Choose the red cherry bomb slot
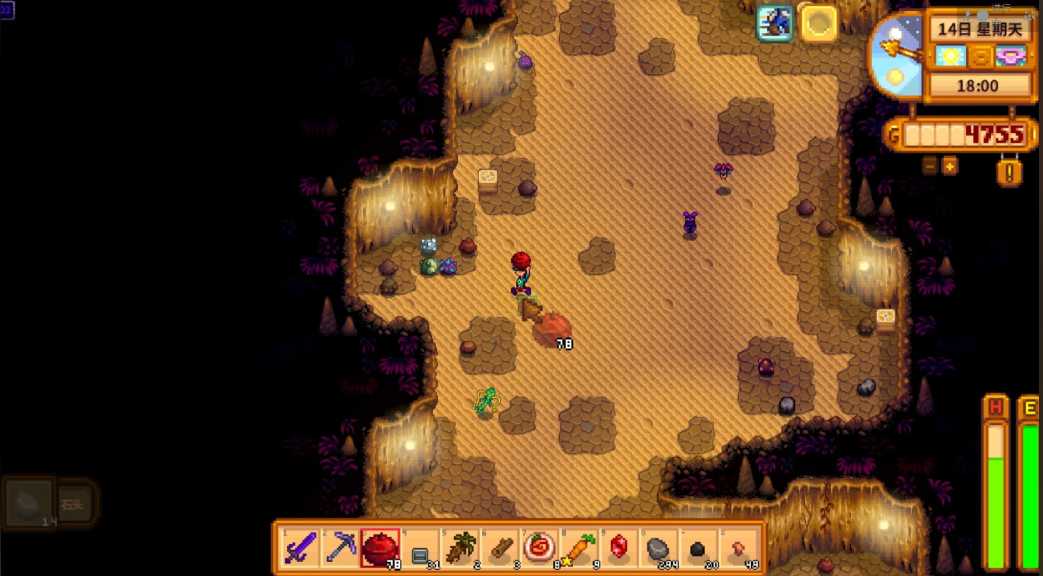The width and height of the screenshot is (1043, 576). pyautogui.click(x=380, y=547)
